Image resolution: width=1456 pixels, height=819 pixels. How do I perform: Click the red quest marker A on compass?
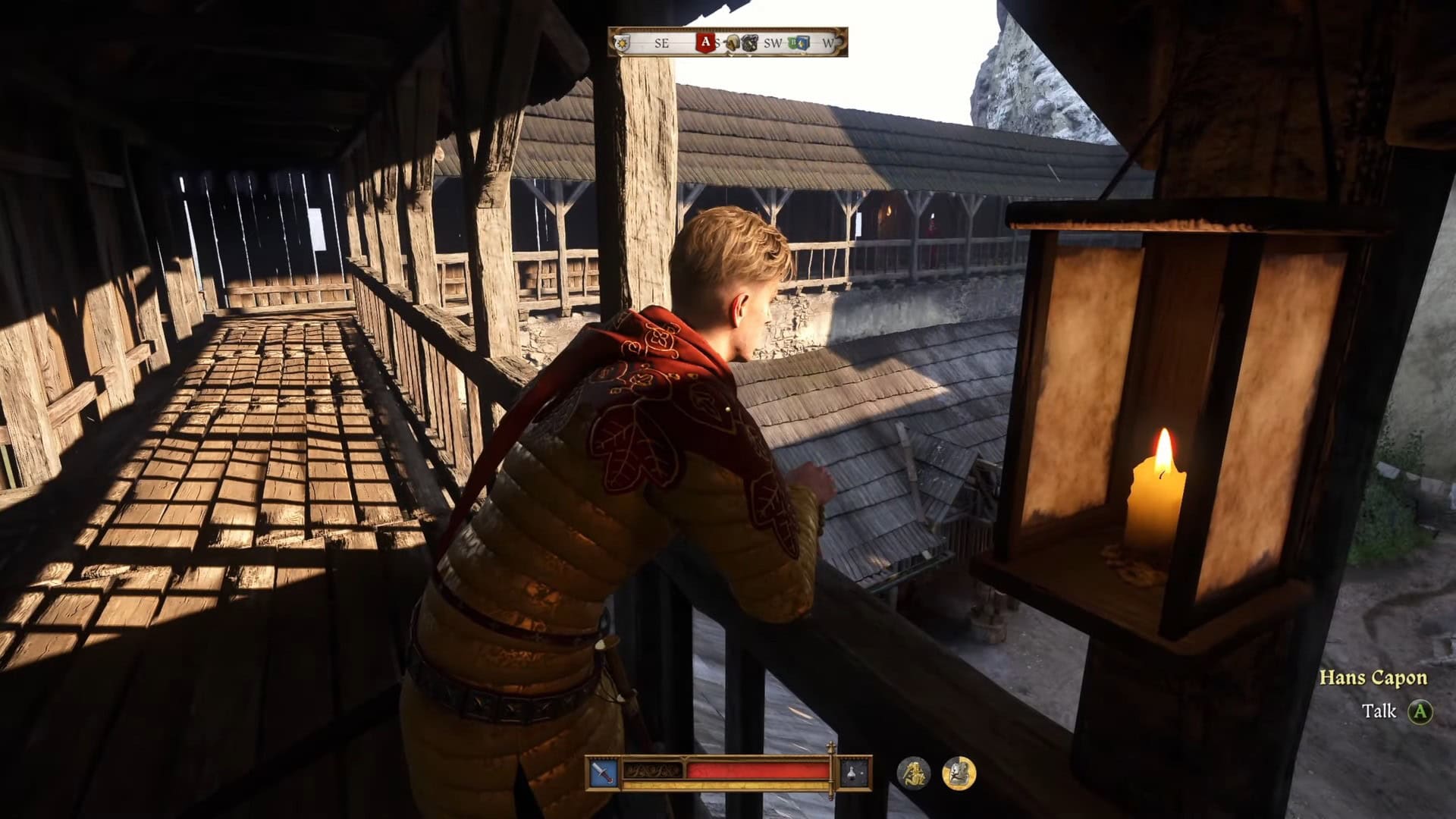click(x=705, y=42)
